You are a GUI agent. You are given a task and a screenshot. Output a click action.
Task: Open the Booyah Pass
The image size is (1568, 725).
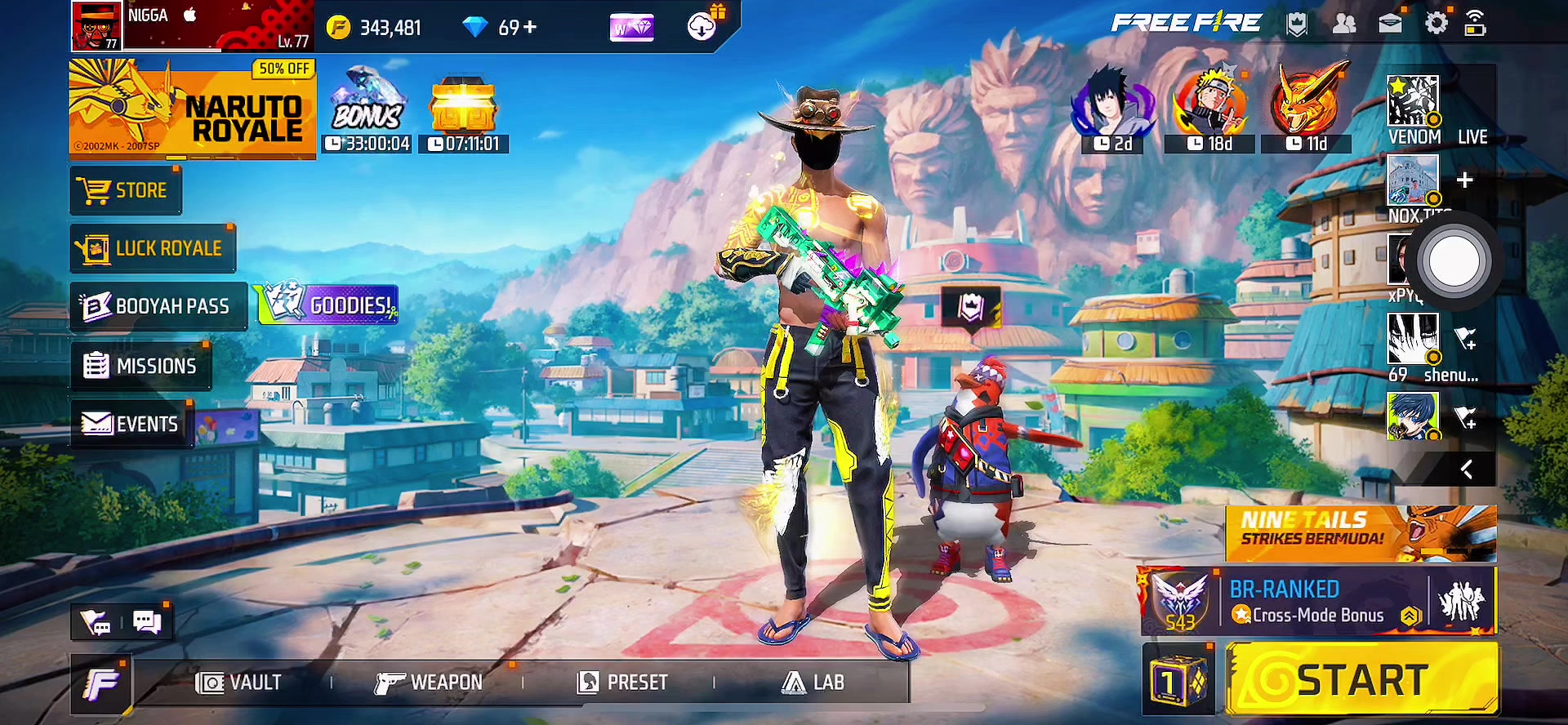pyautogui.click(x=158, y=306)
